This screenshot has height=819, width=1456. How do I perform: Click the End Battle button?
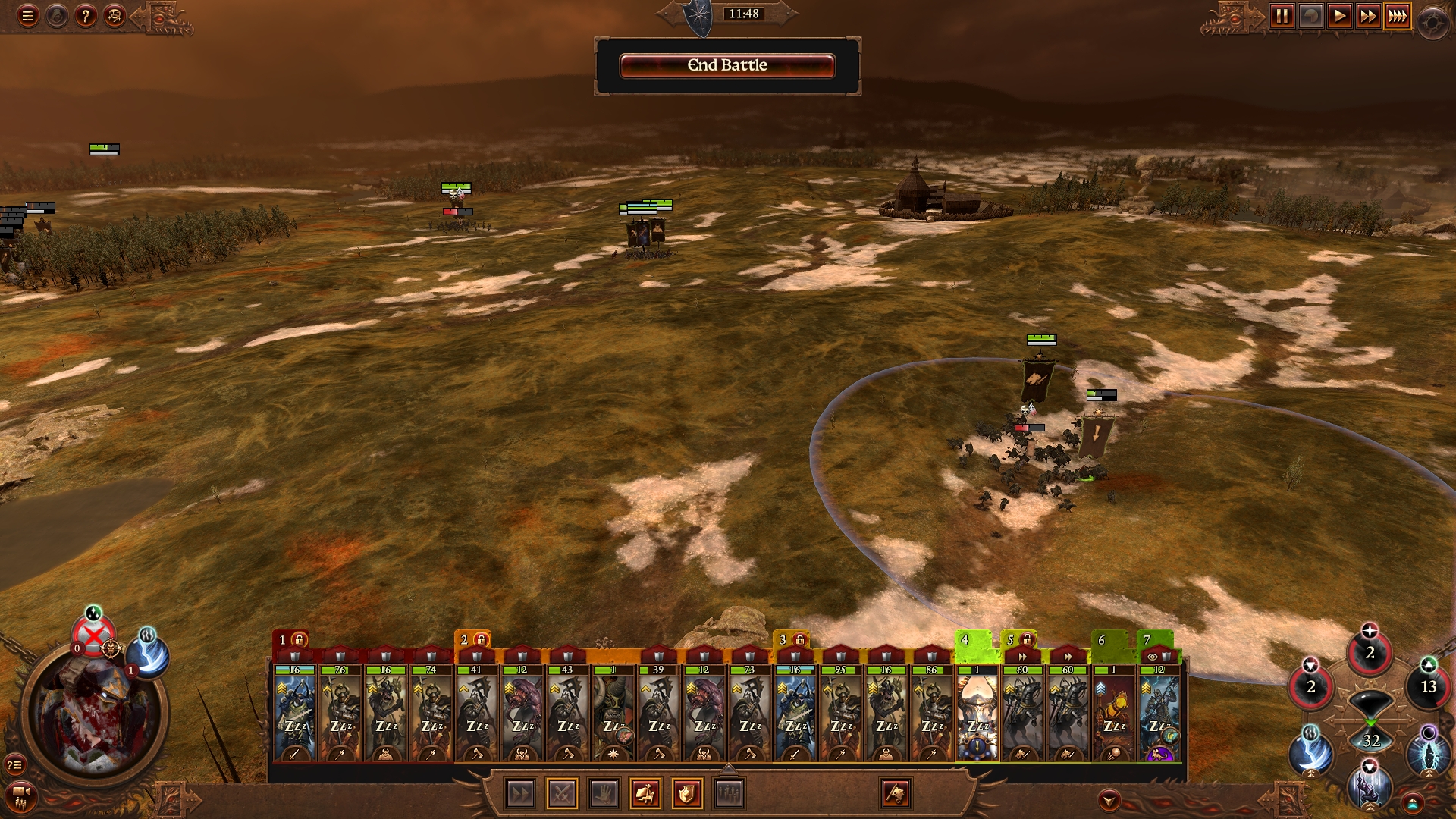click(x=727, y=66)
